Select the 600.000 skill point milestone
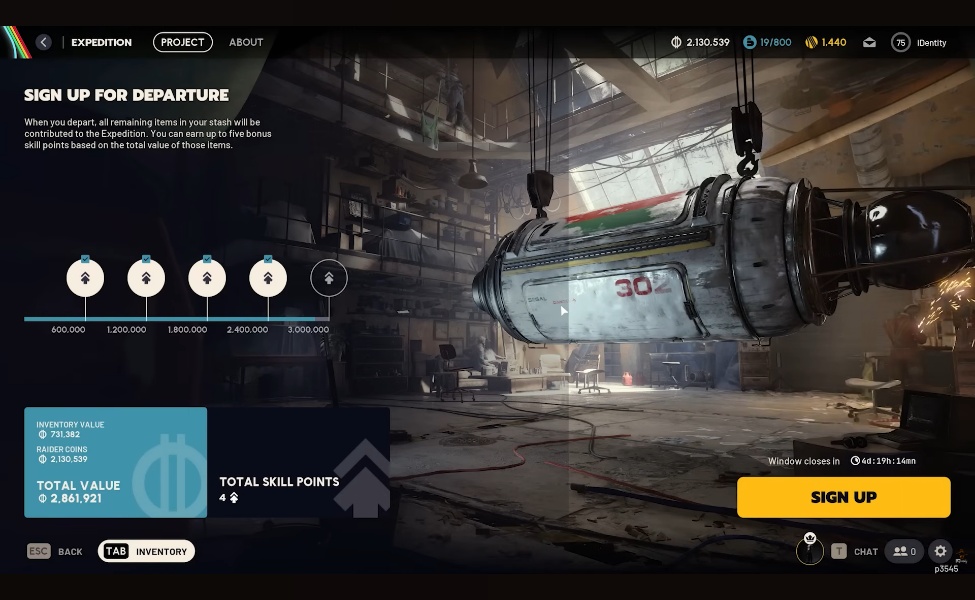Screen dimensions: 975x600 (x=85, y=278)
